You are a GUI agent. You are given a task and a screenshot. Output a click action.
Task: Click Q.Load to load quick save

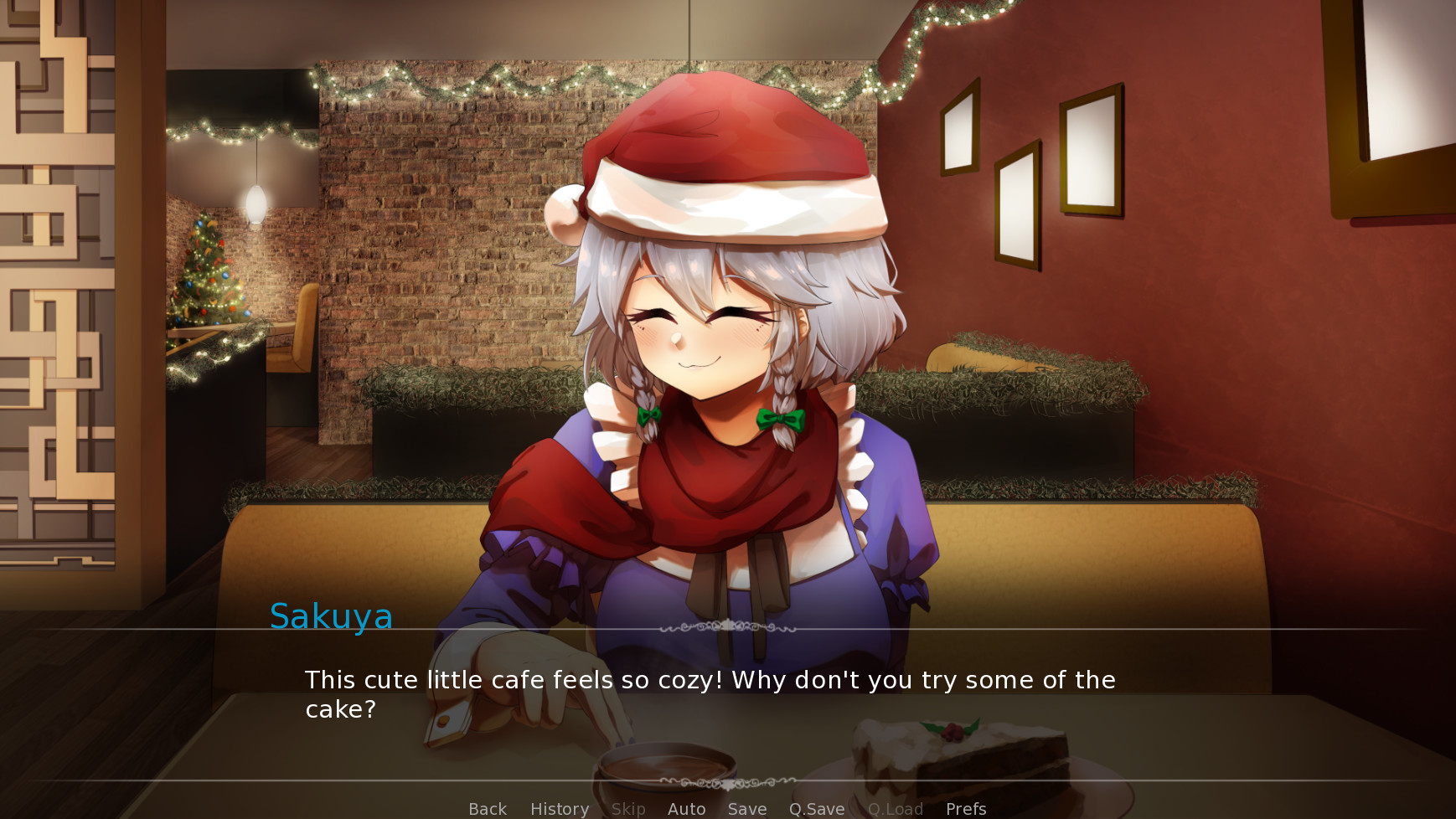pos(896,809)
